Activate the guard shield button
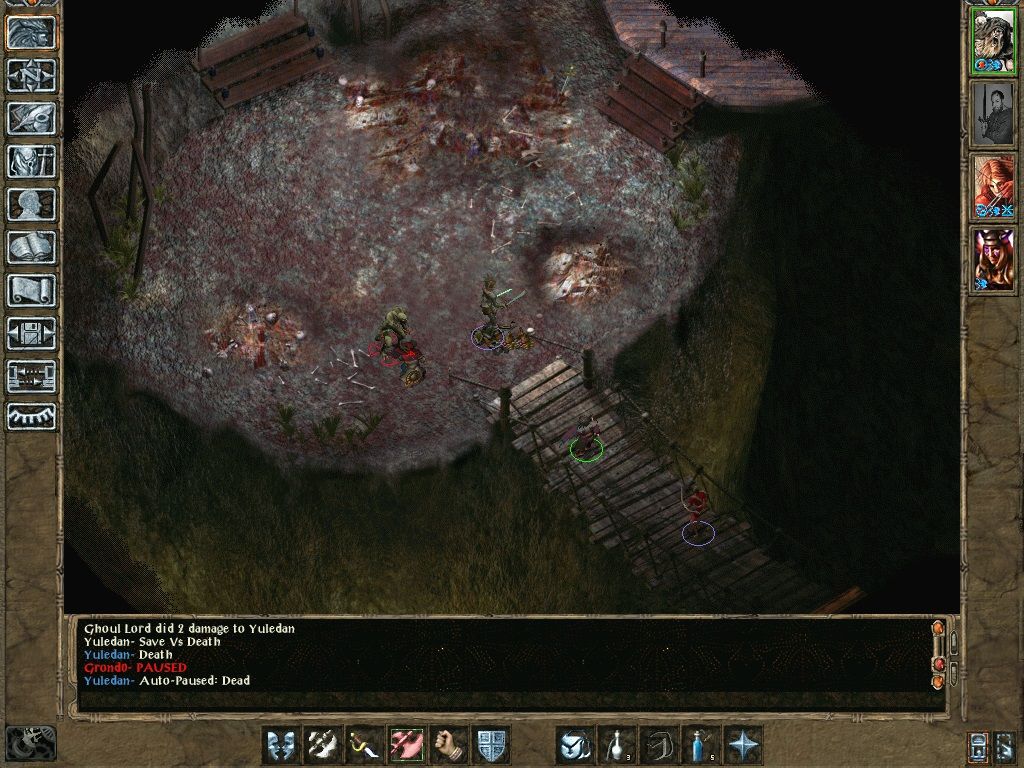Screen dimensions: 1024x768 491,745
